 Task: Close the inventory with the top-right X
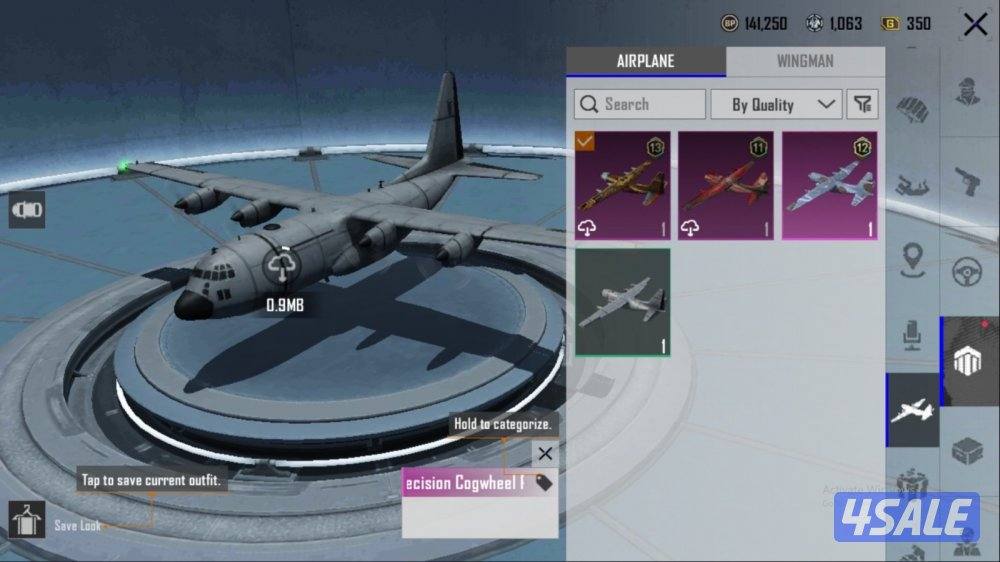975,25
